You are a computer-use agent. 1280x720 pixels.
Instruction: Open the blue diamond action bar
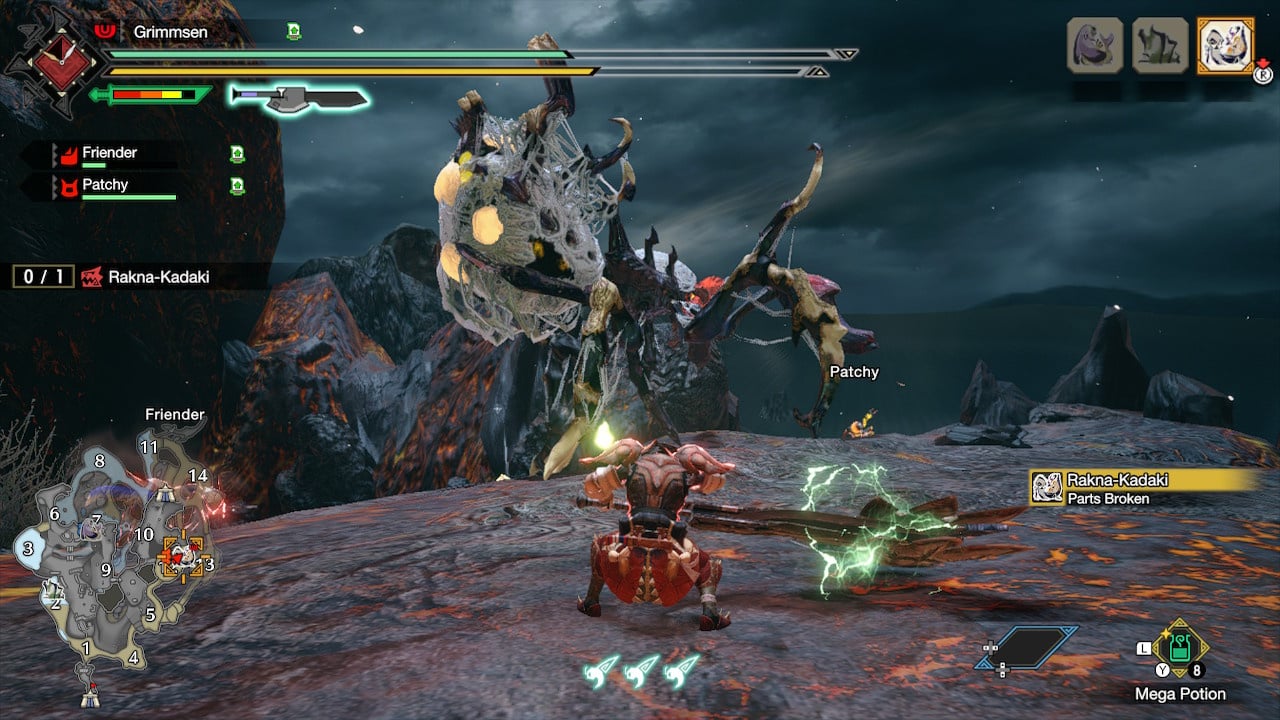pyautogui.click(x=1027, y=647)
